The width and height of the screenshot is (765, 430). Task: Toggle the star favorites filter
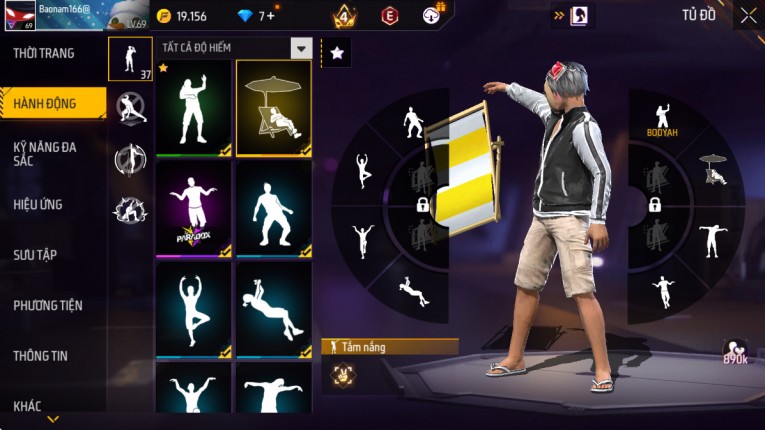(x=337, y=53)
